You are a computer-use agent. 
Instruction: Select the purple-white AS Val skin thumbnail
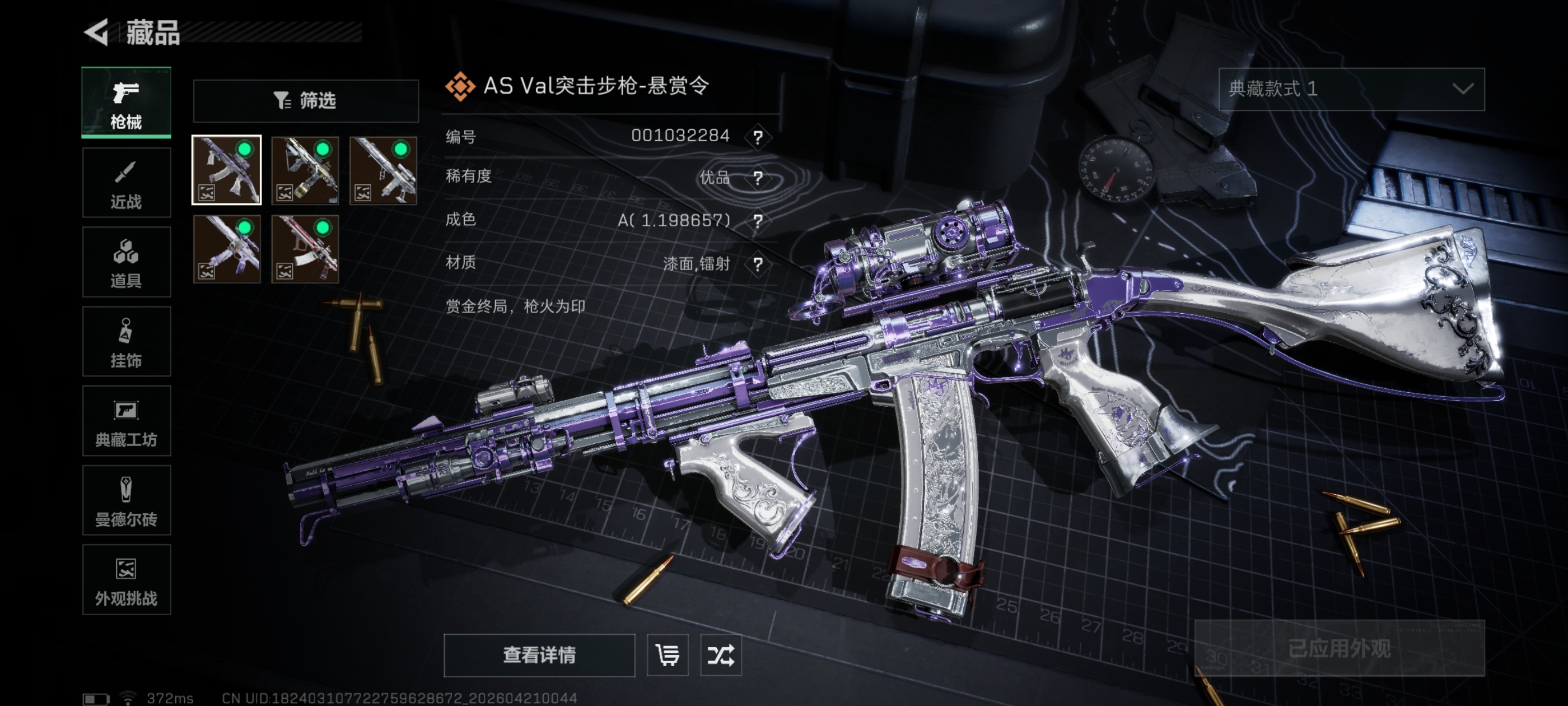click(226, 170)
